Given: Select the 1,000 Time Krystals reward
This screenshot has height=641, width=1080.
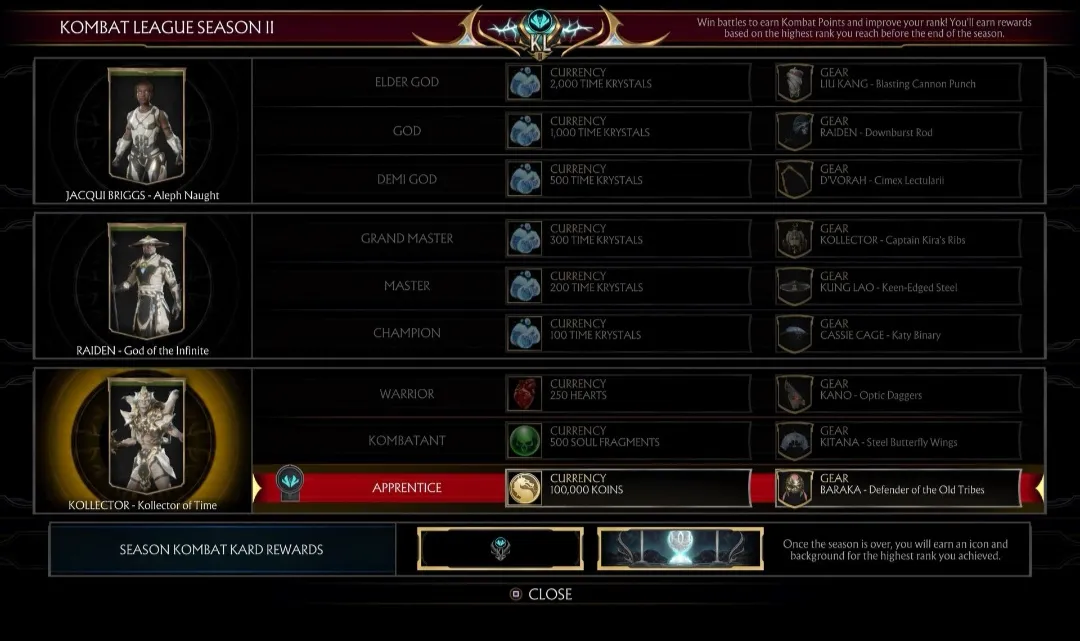Looking at the screenshot, I should point(628,131).
